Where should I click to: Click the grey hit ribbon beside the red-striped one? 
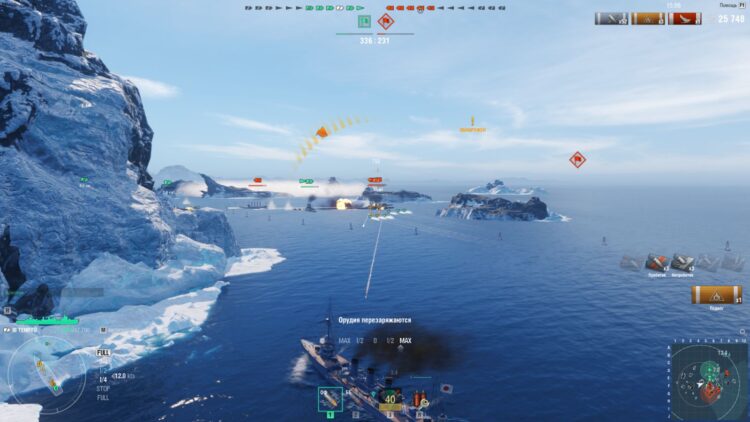pyautogui.click(x=683, y=262)
